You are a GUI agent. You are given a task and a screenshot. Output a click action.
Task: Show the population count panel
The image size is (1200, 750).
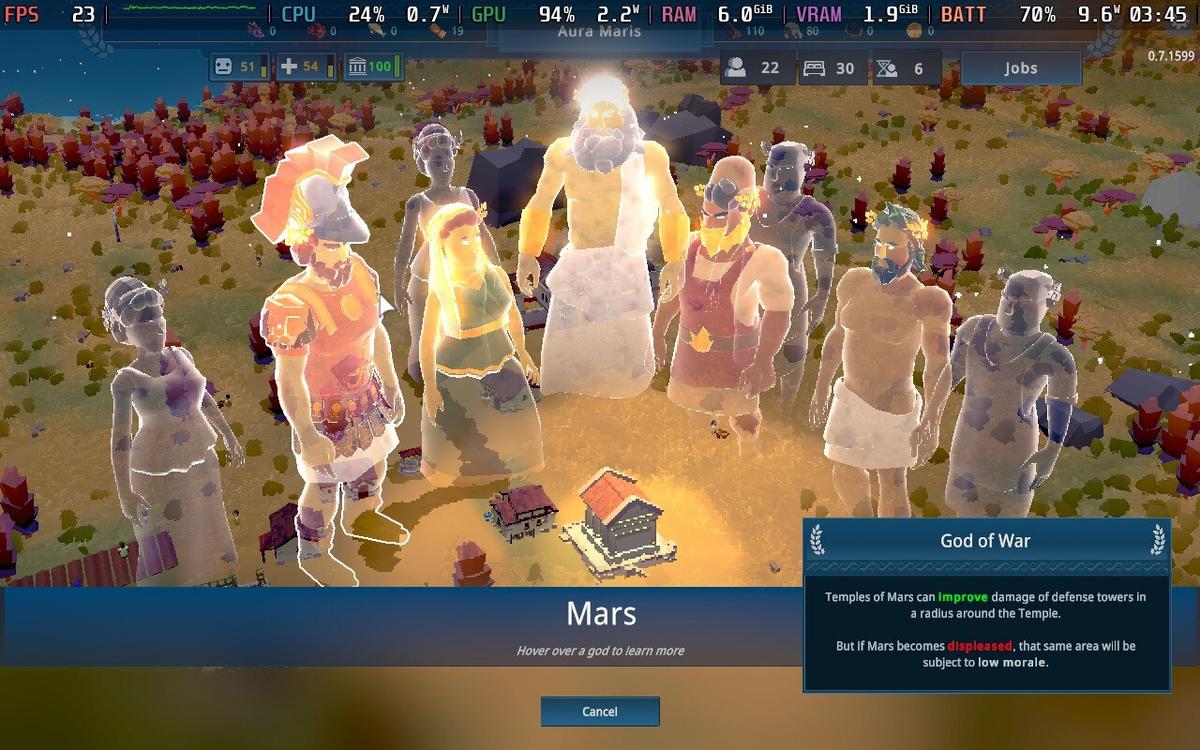[755, 68]
